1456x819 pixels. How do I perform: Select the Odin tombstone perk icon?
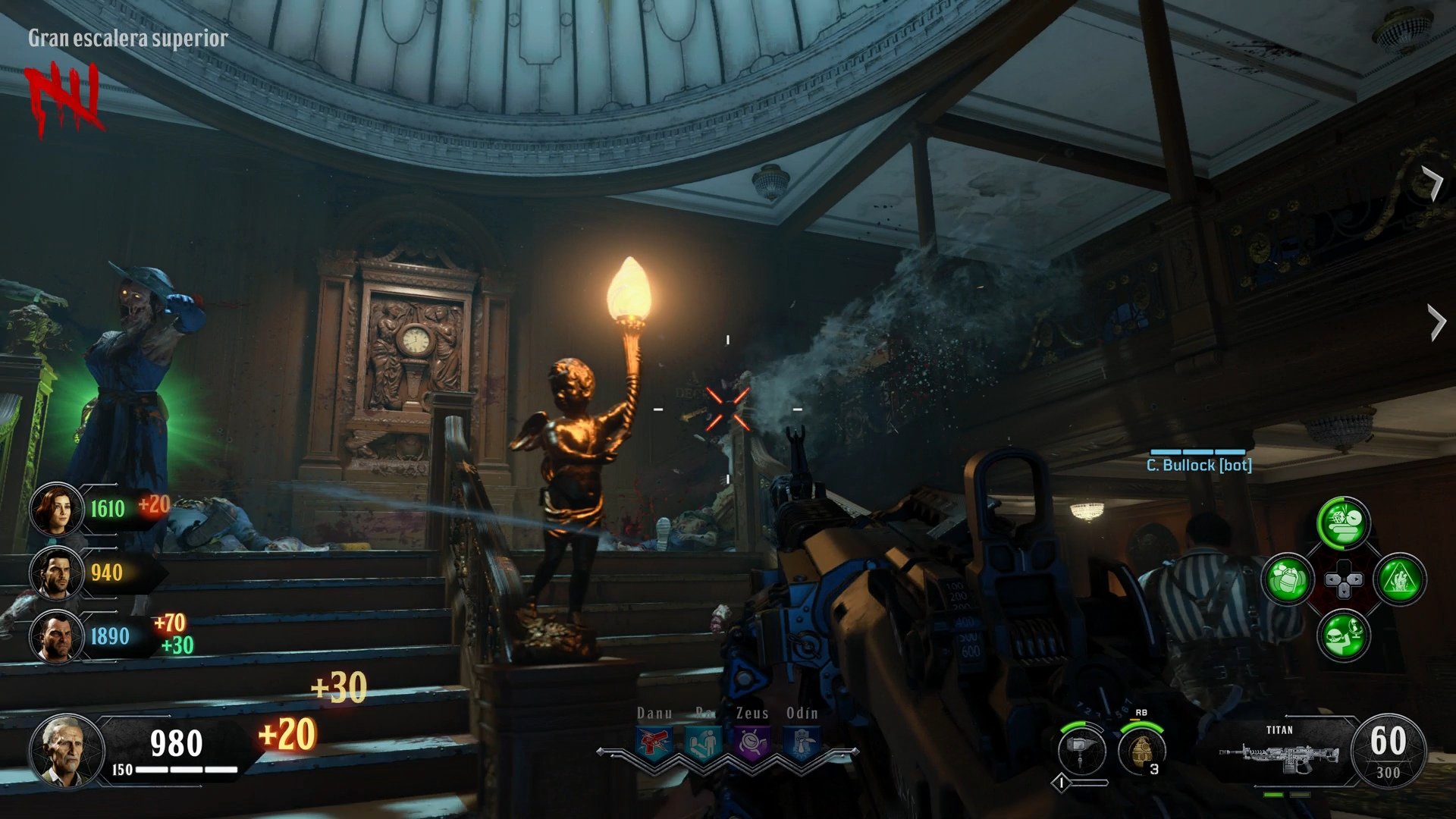click(x=802, y=742)
